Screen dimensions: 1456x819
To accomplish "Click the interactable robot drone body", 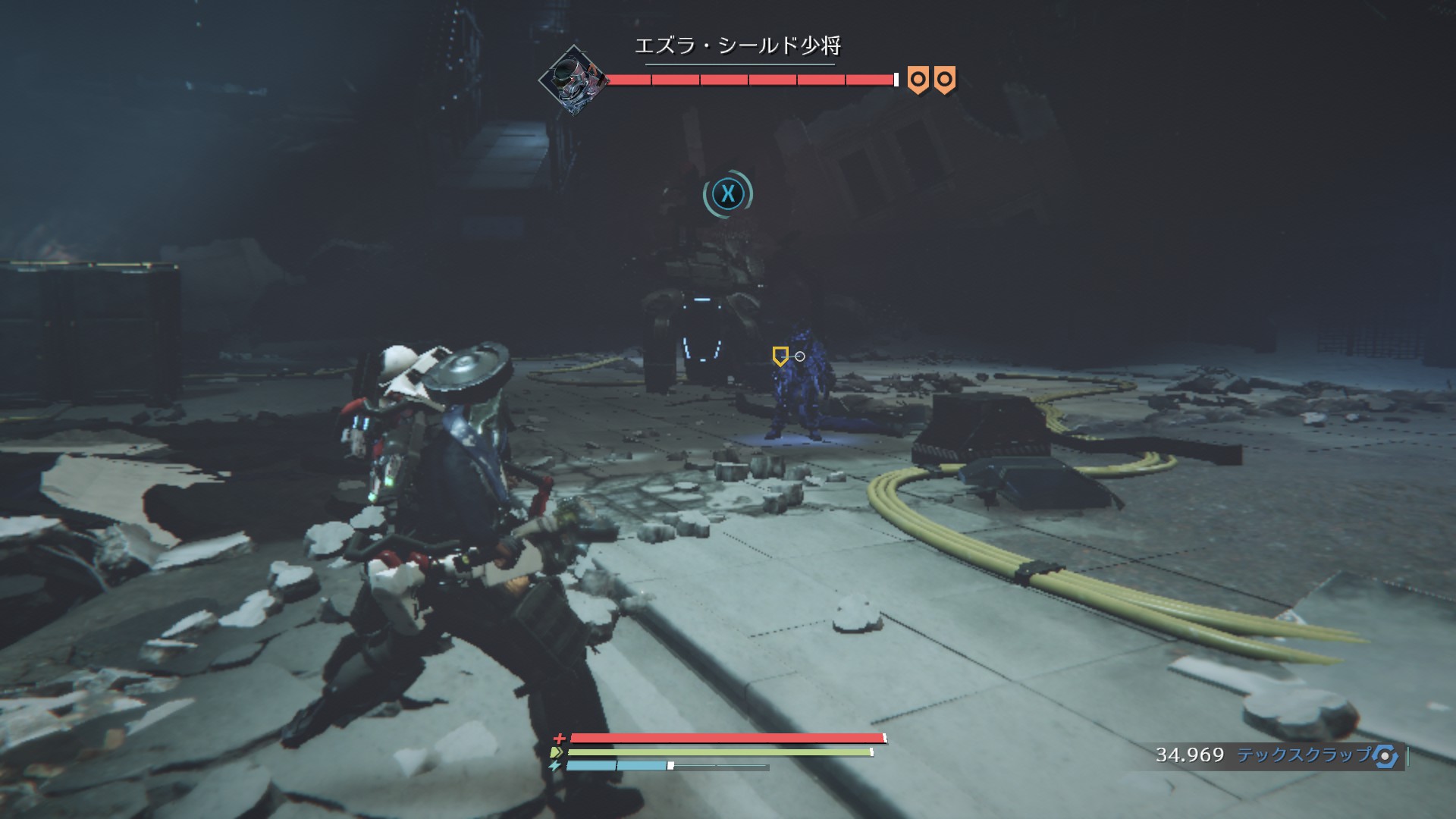I will coord(701,318).
